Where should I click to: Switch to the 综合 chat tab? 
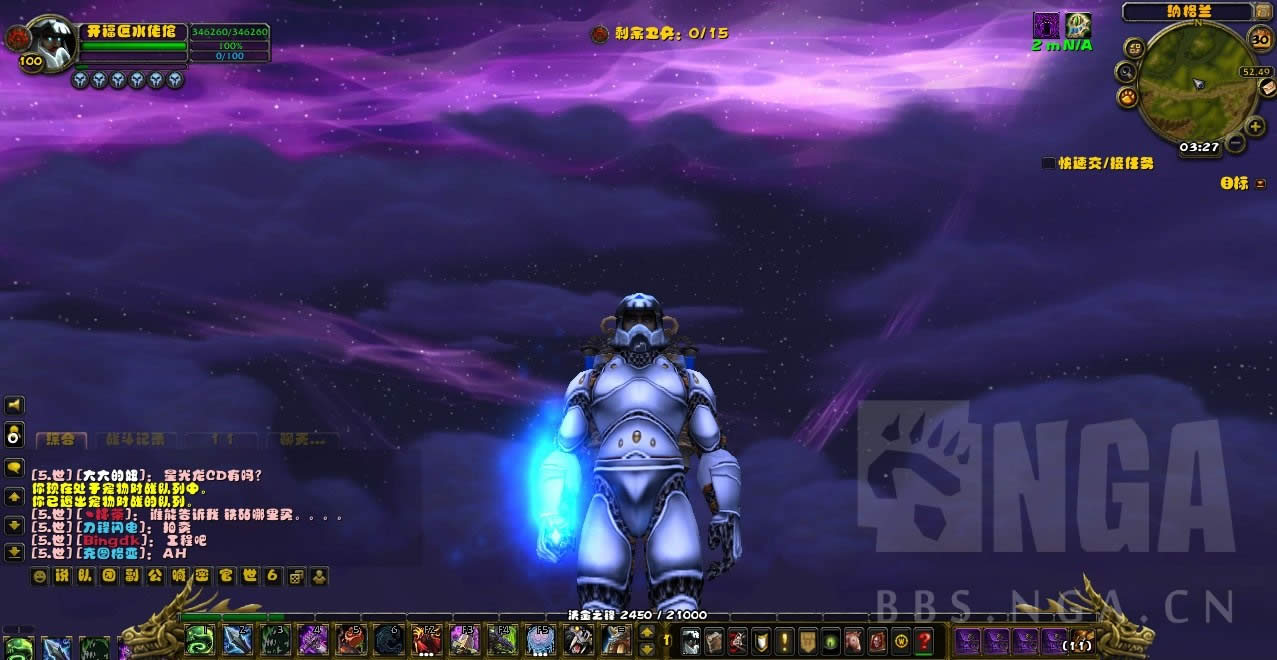(x=61, y=439)
